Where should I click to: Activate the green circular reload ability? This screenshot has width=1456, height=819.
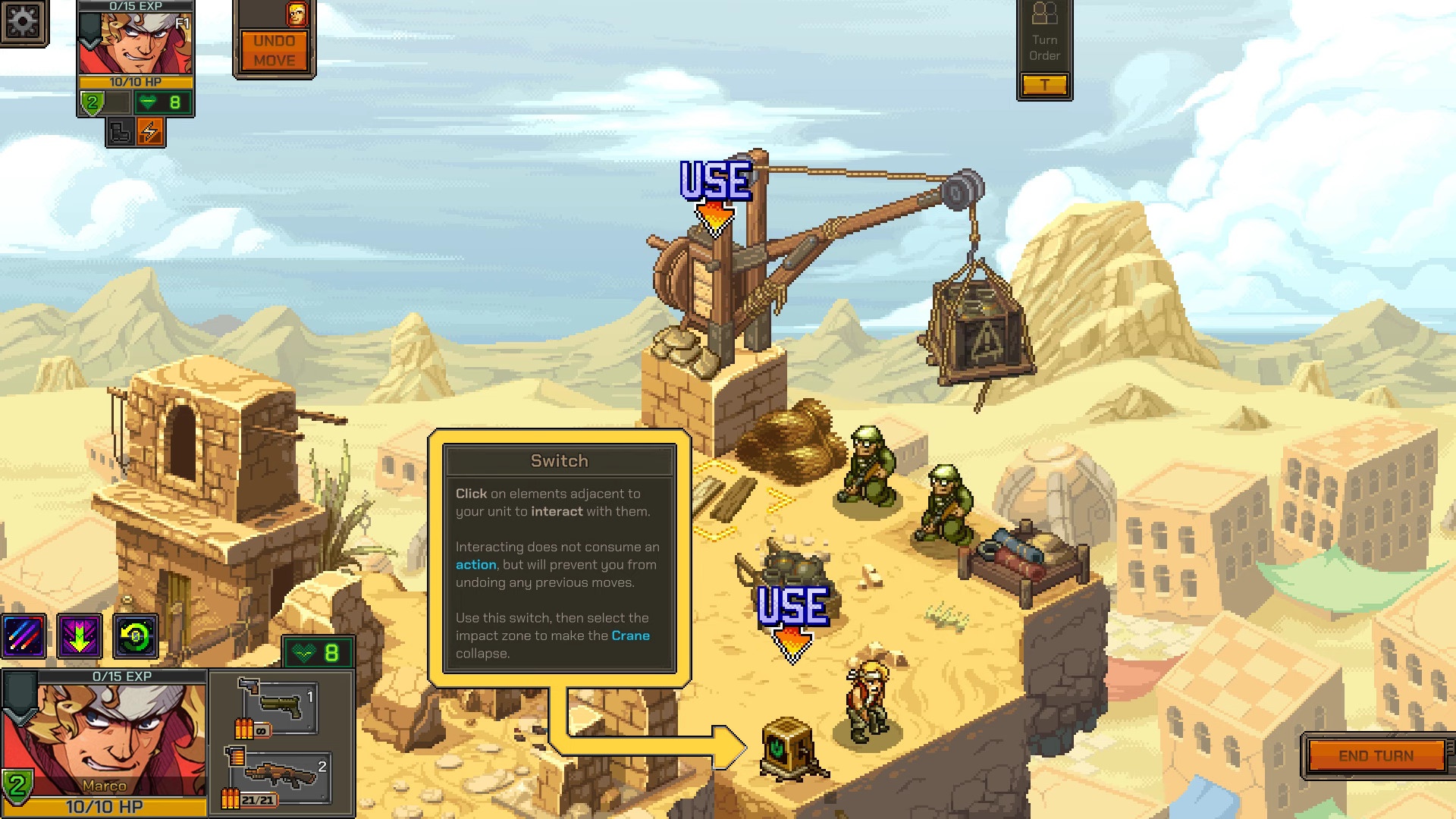pos(136,636)
